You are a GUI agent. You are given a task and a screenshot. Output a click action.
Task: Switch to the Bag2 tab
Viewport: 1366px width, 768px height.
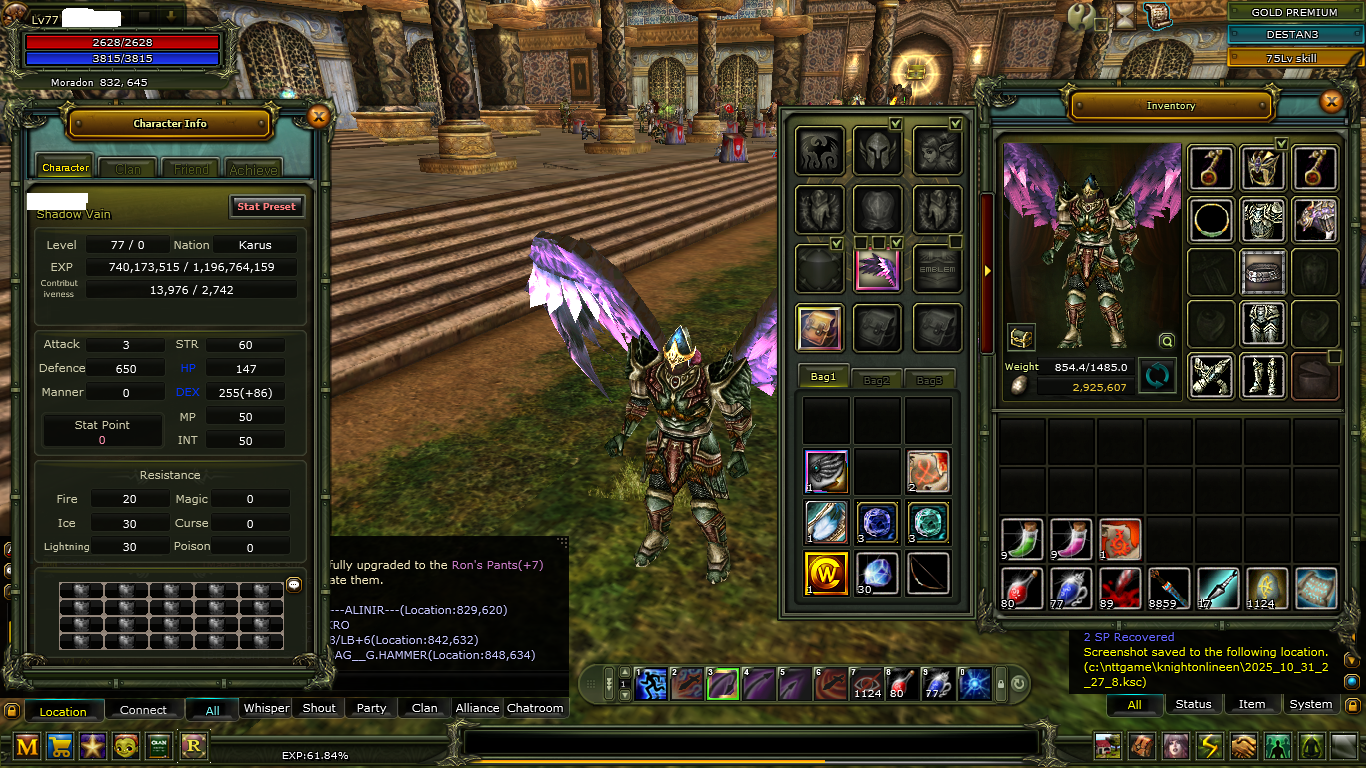click(x=876, y=380)
